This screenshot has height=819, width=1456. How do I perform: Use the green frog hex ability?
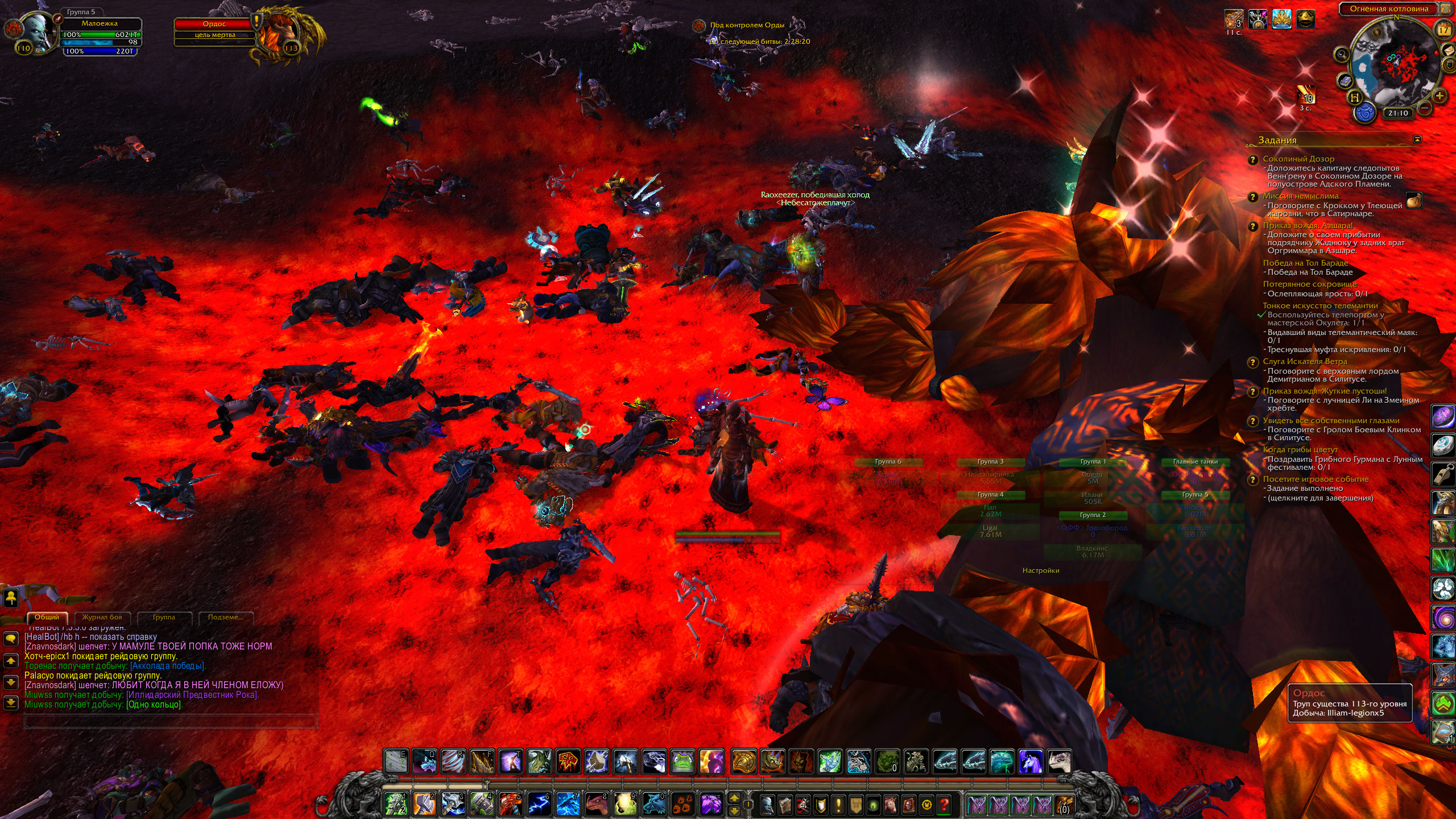click(x=682, y=761)
